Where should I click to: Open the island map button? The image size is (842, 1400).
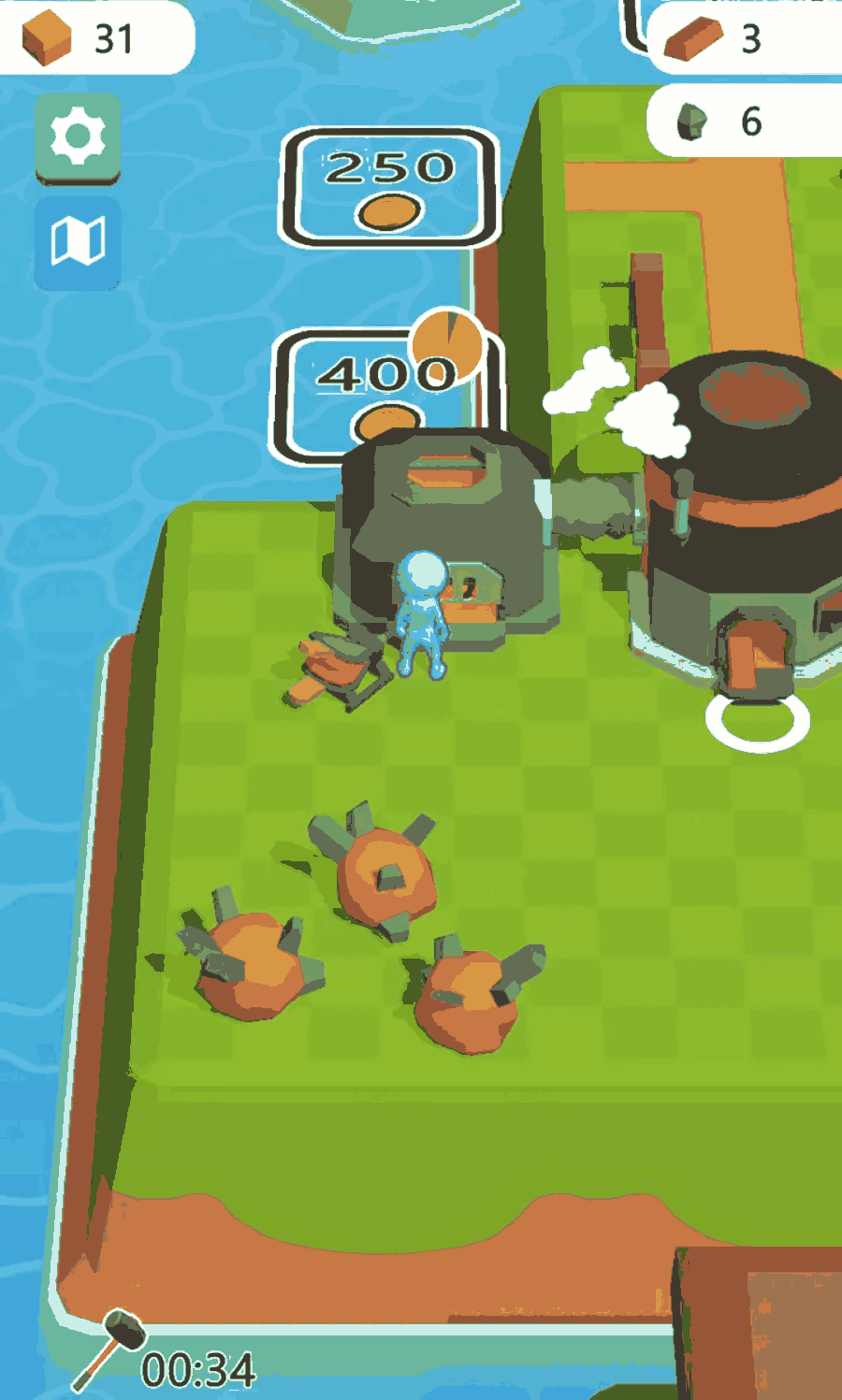[78, 242]
